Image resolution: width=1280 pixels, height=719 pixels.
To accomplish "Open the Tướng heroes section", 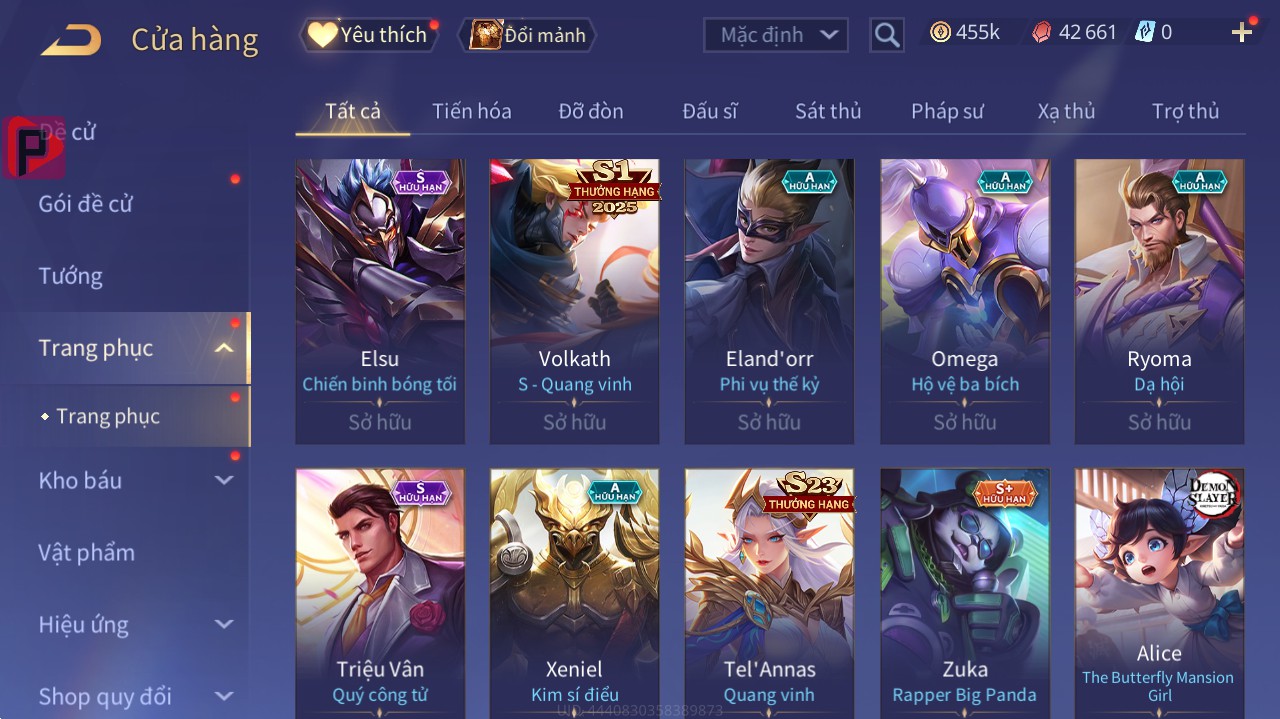I will click(x=71, y=276).
